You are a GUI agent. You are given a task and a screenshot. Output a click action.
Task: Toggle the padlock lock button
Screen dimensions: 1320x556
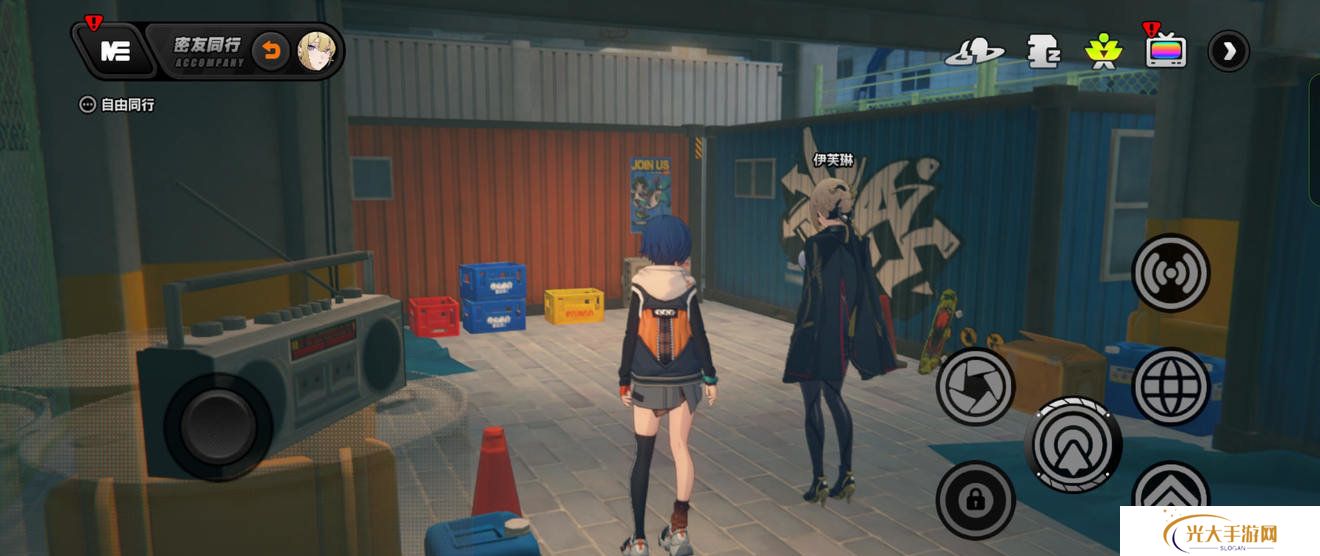pyautogui.click(x=975, y=500)
